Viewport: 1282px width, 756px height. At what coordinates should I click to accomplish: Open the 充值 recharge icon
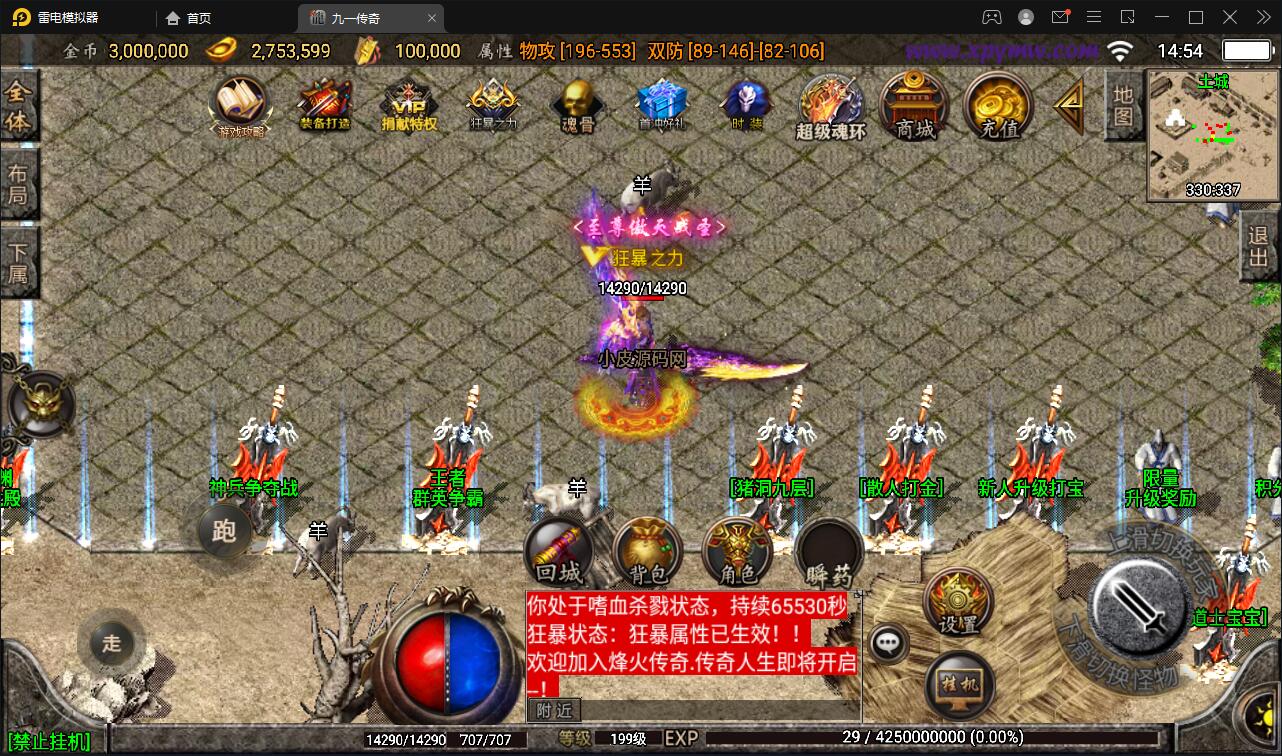(x=997, y=108)
